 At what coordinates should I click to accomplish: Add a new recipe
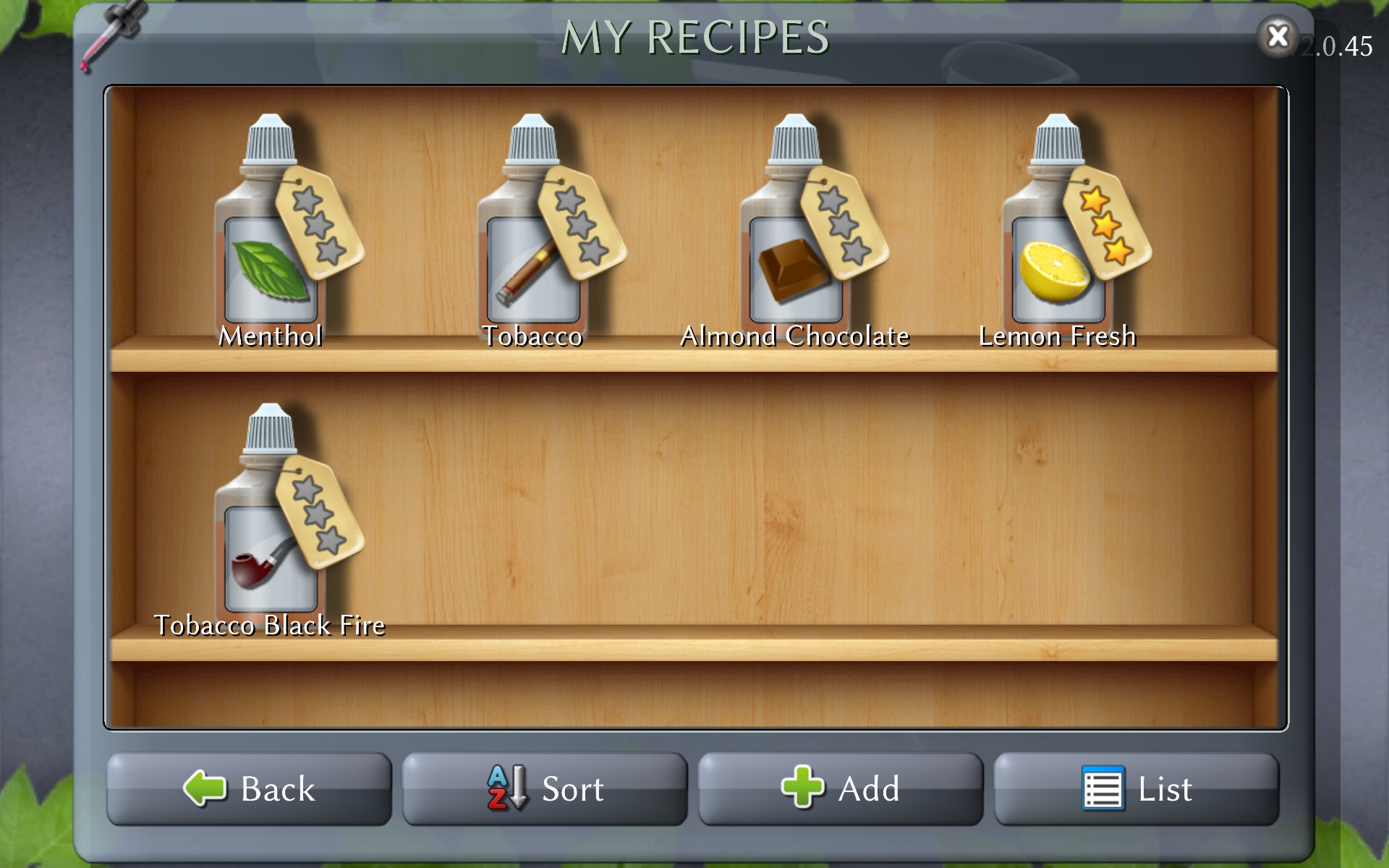coord(840,788)
